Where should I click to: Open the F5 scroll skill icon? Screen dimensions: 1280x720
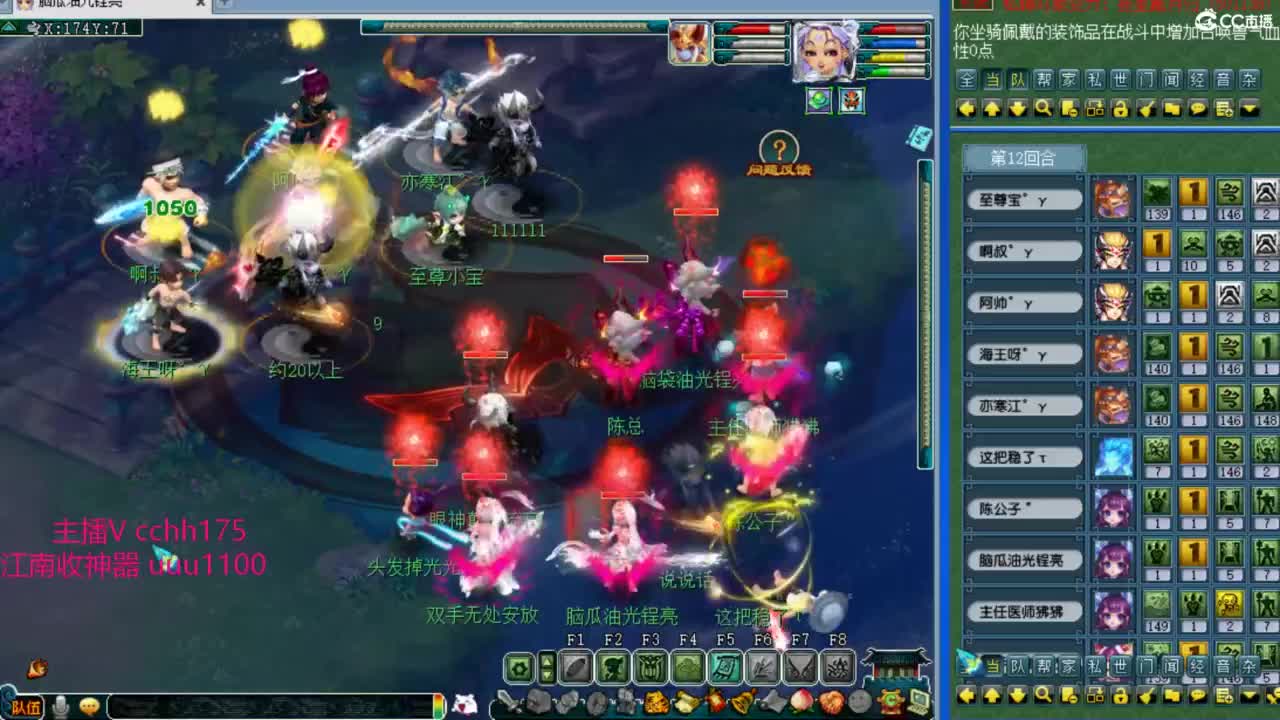pos(724,668)
